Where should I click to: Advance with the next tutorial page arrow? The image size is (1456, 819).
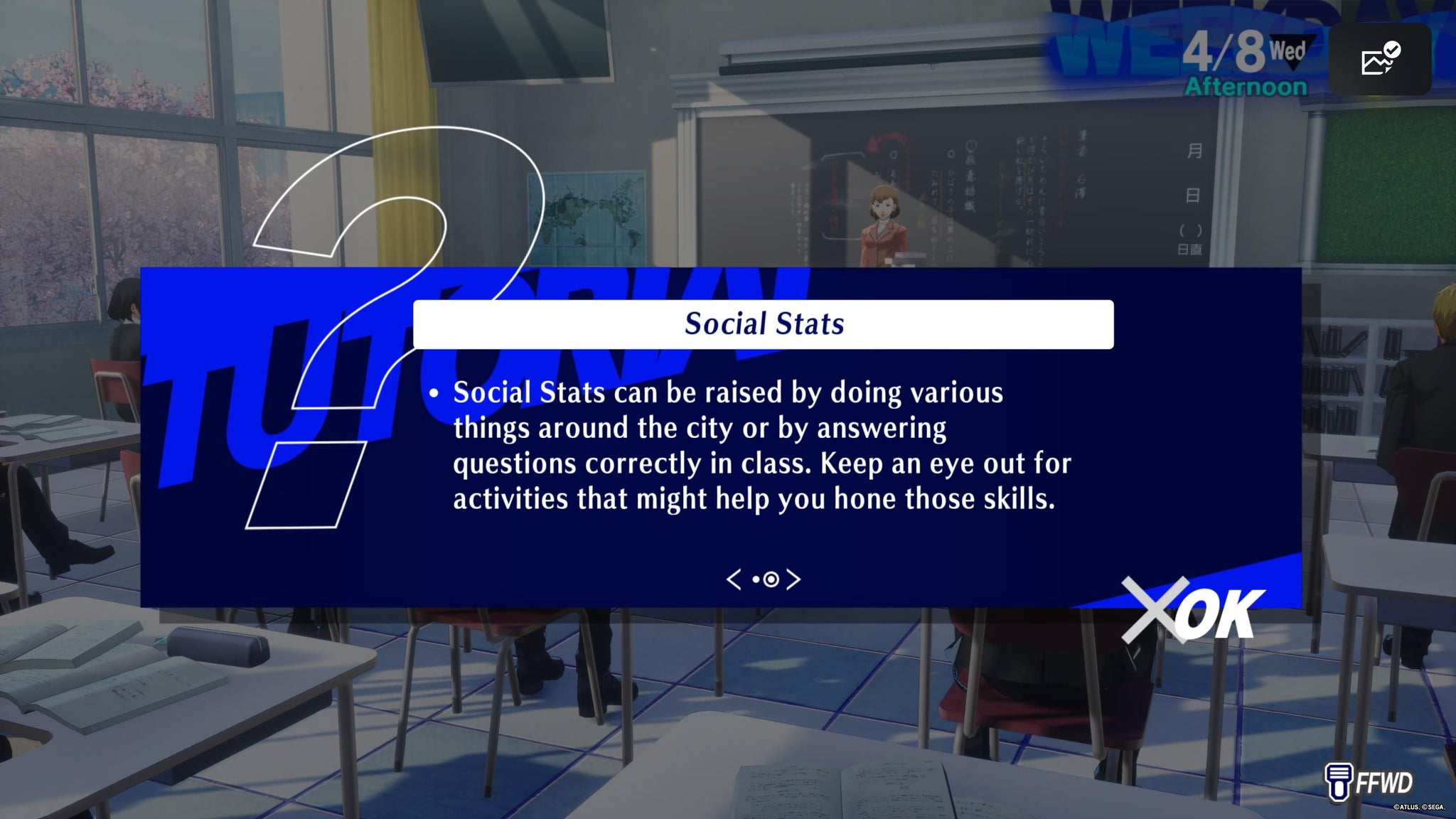pyautogui.click(x=793, y=579)
